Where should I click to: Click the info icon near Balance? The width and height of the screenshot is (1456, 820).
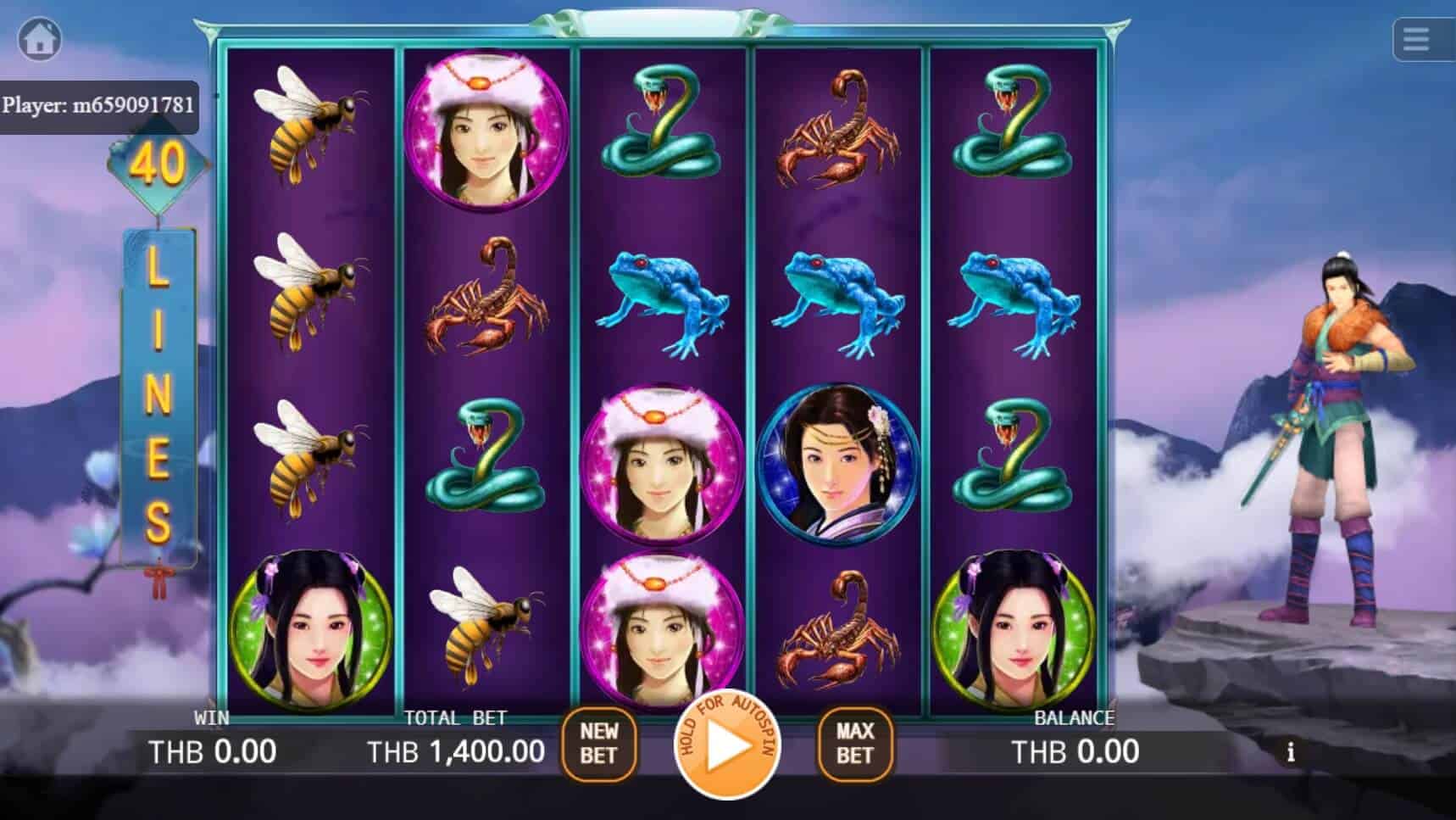[x=1291, y=751]
